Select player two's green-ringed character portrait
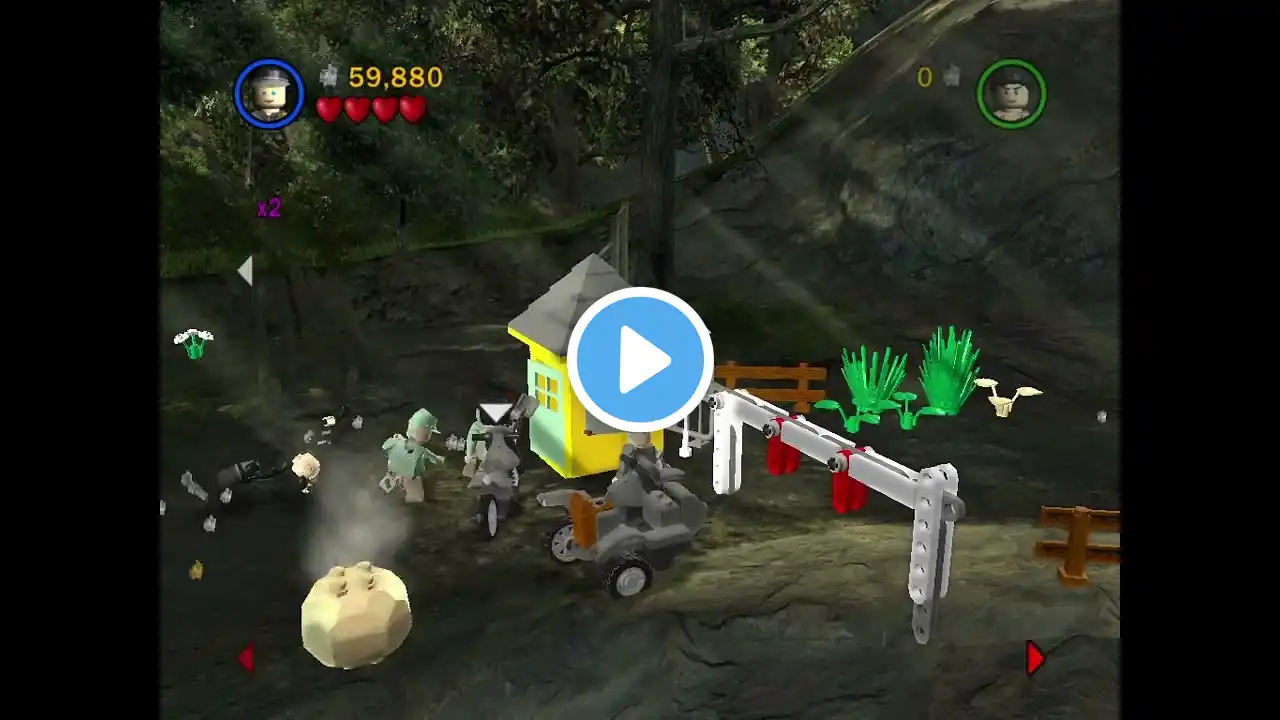 tap(1011, 94)
